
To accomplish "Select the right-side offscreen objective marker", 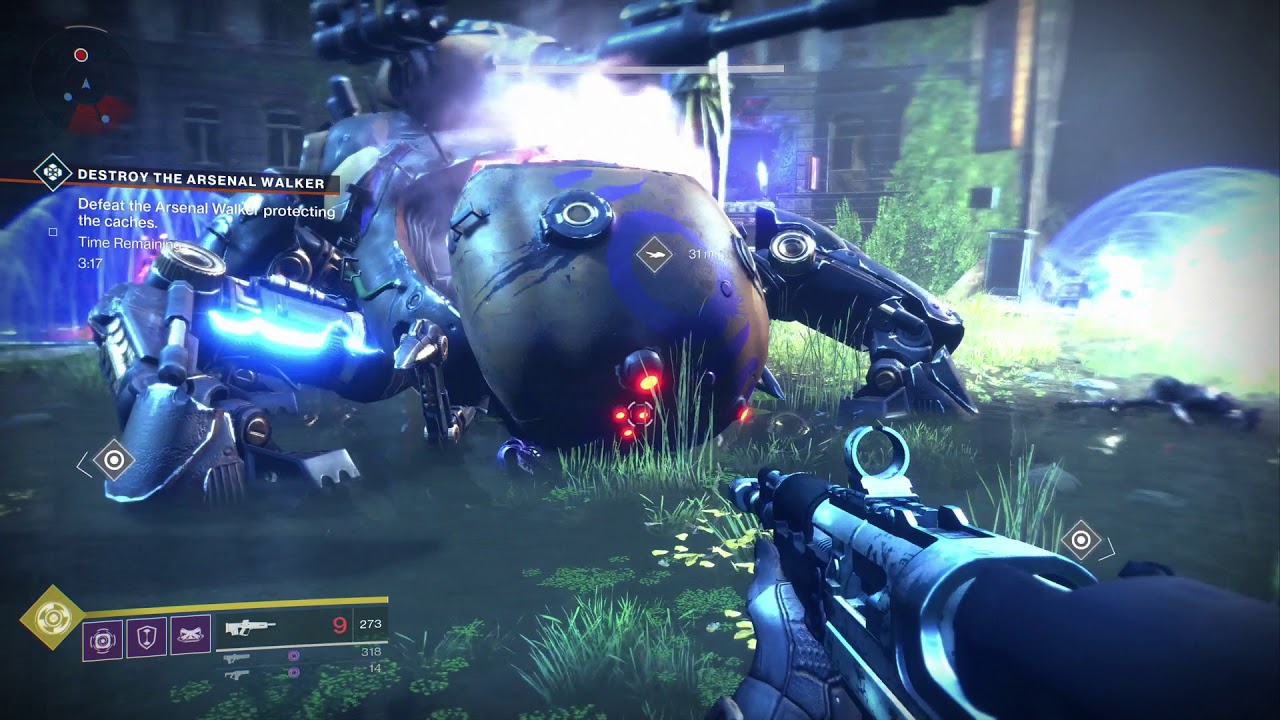I will click(x=1080, y=541).
